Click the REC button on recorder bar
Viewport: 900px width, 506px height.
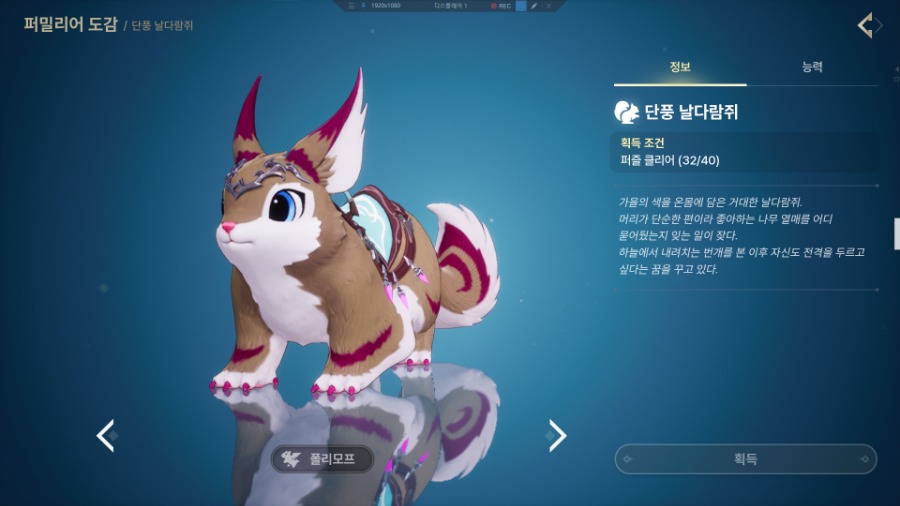point(500,6)
